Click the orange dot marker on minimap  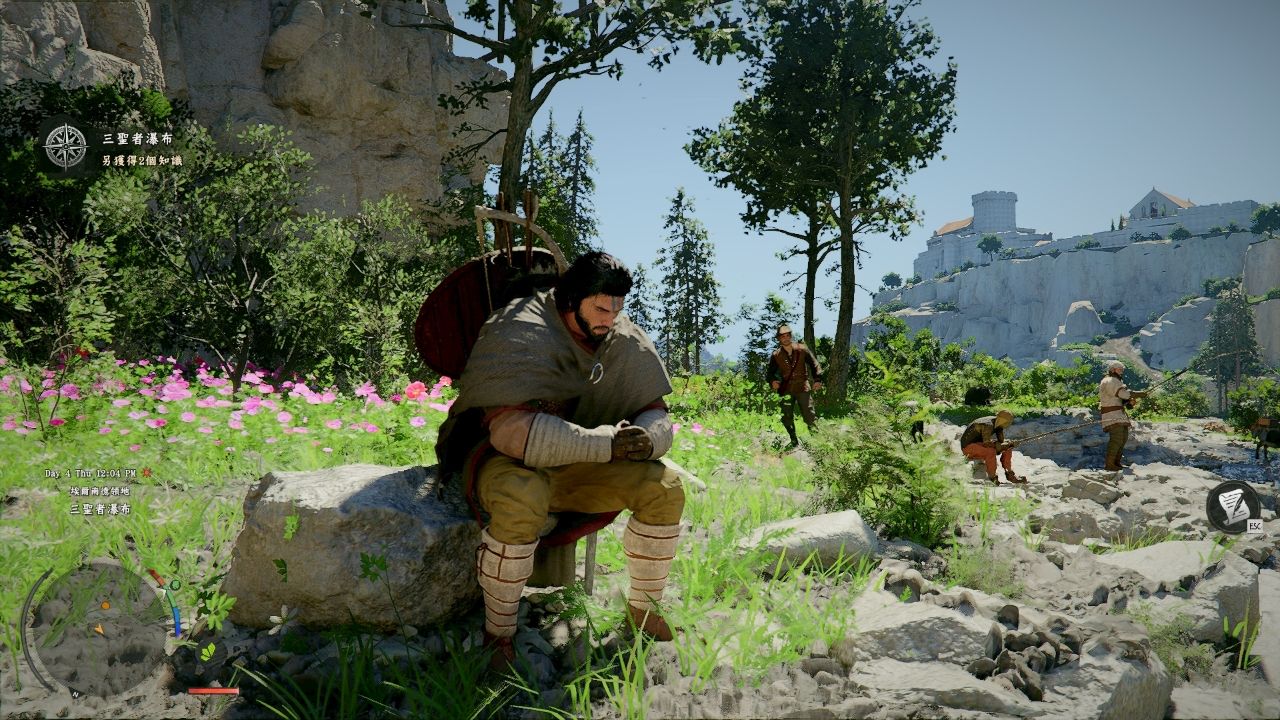105,605
